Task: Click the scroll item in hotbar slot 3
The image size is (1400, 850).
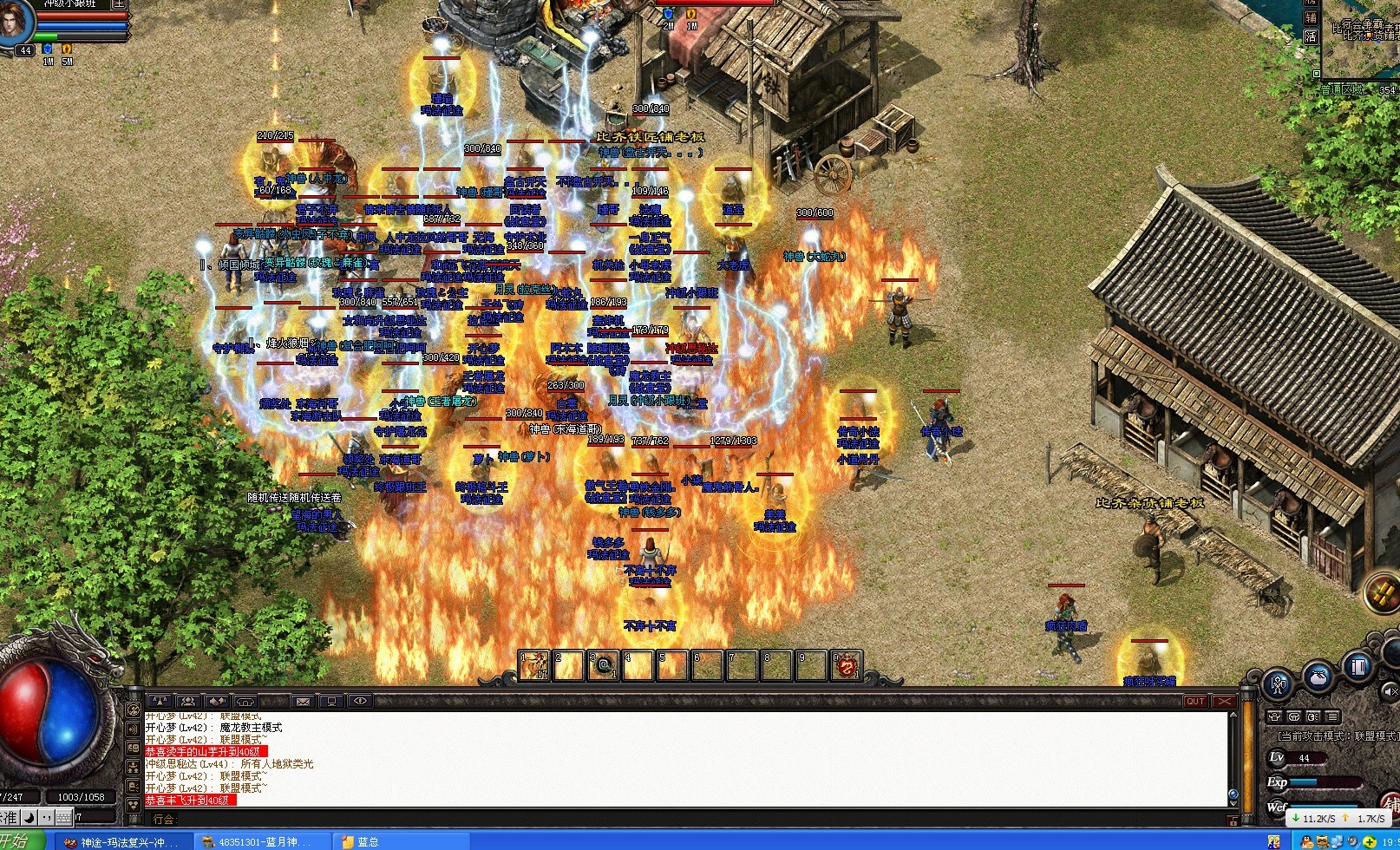Action: coord(605,665)
